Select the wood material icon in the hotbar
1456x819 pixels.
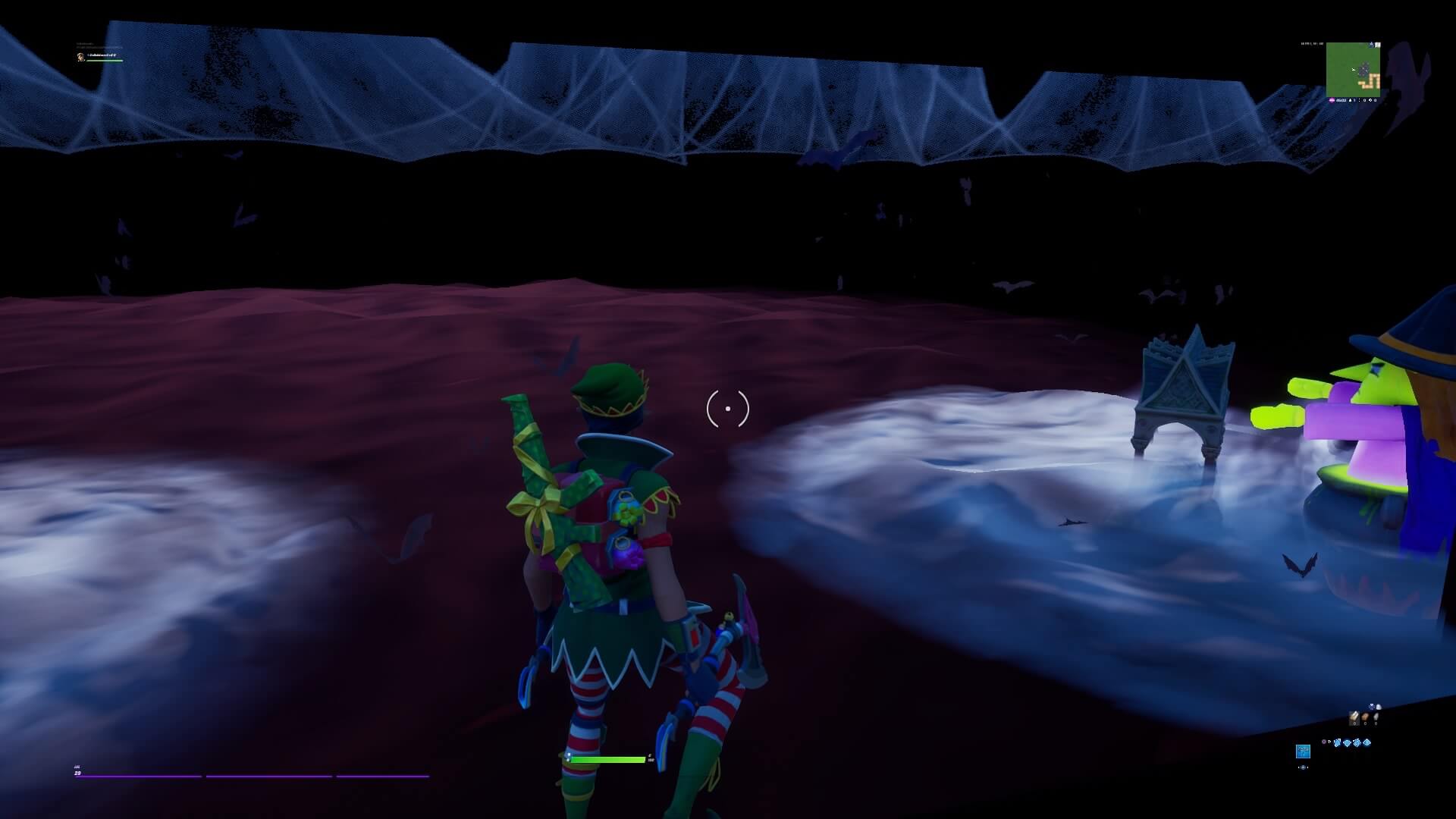click(1354, 717)
